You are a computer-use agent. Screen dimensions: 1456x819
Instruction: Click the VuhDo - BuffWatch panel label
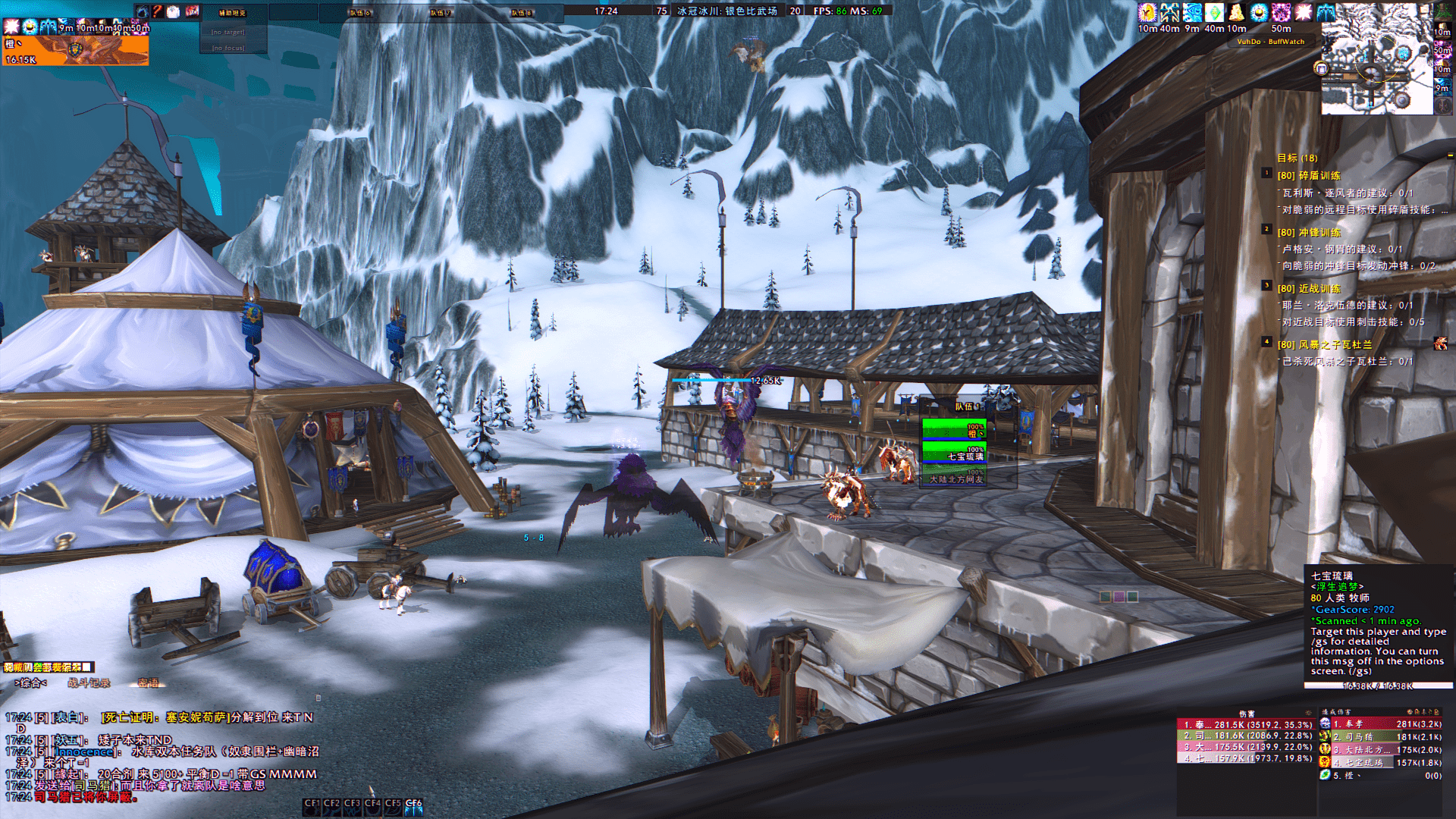tap(1271, 42)
